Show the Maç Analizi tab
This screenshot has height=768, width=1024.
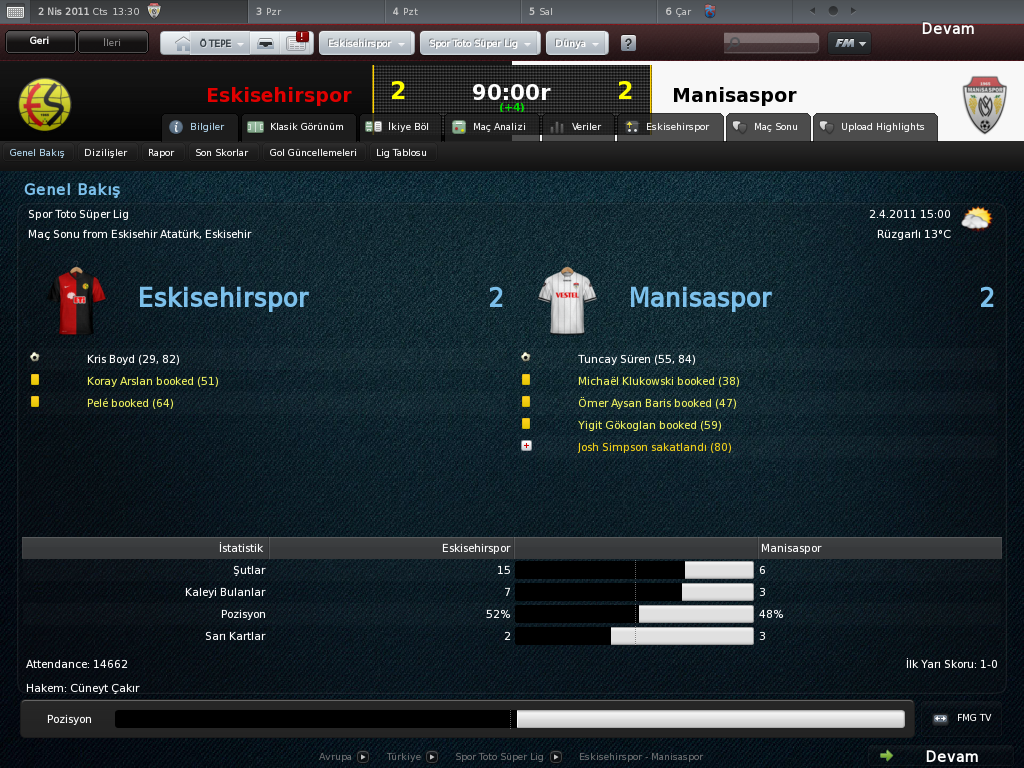[x=490, y=127]
